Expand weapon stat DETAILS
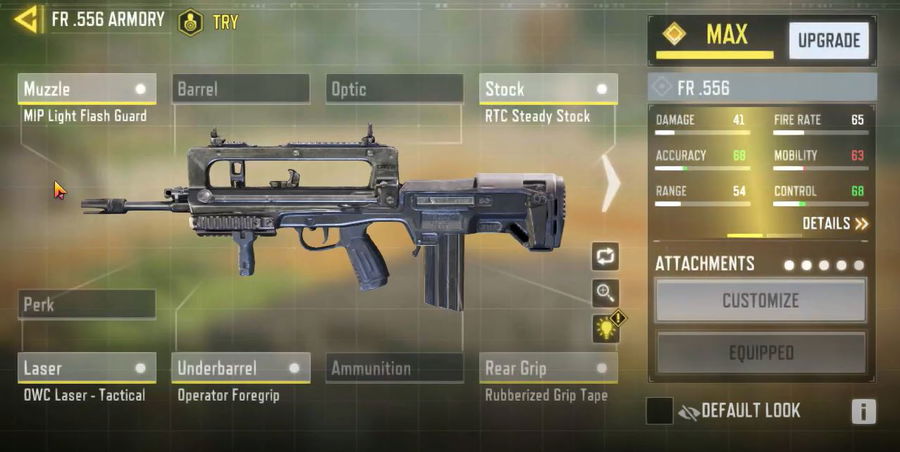 (835, 224)
